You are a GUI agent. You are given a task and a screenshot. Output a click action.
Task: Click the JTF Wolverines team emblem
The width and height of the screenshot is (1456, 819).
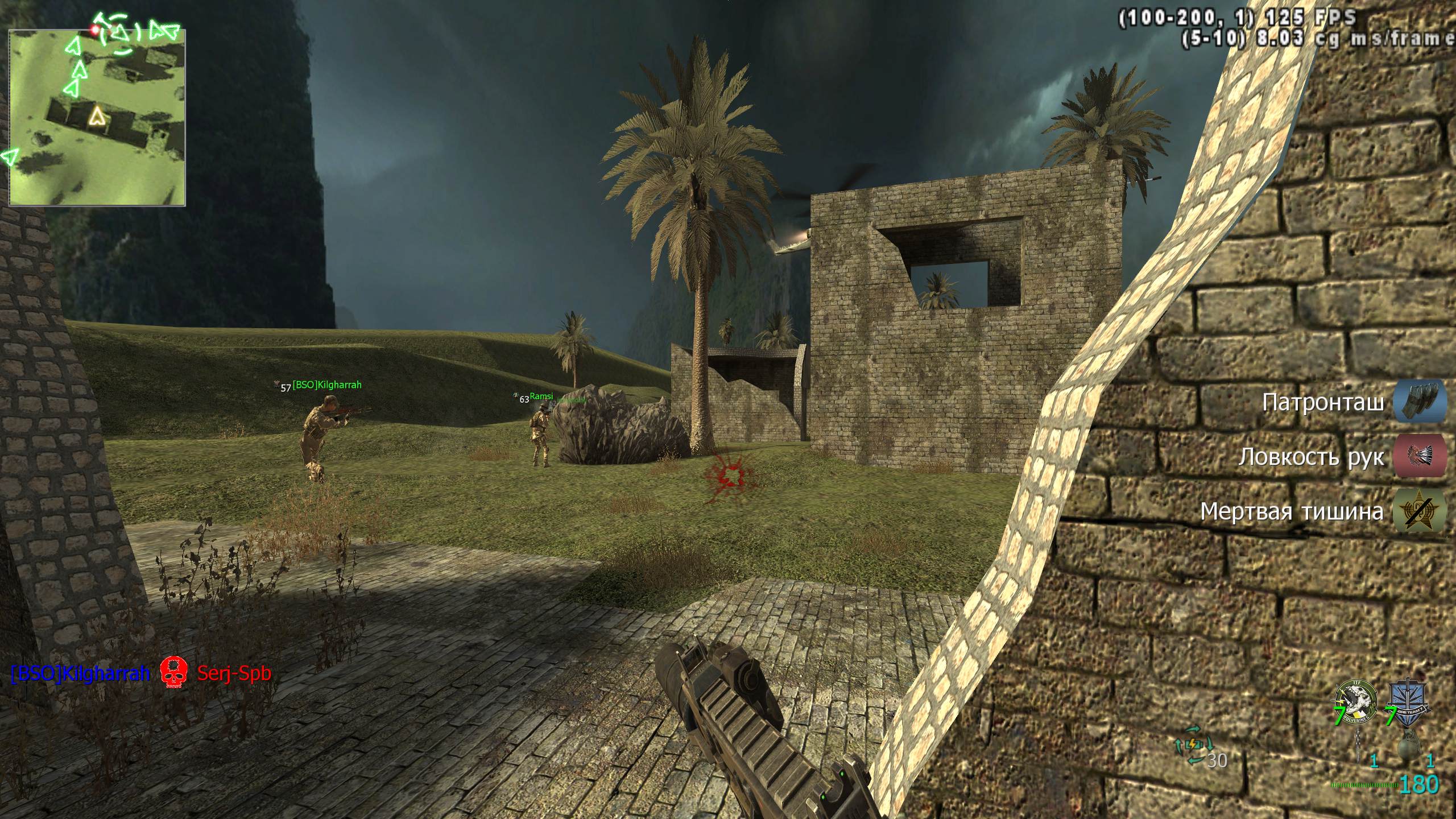(x=1356, y=703)
